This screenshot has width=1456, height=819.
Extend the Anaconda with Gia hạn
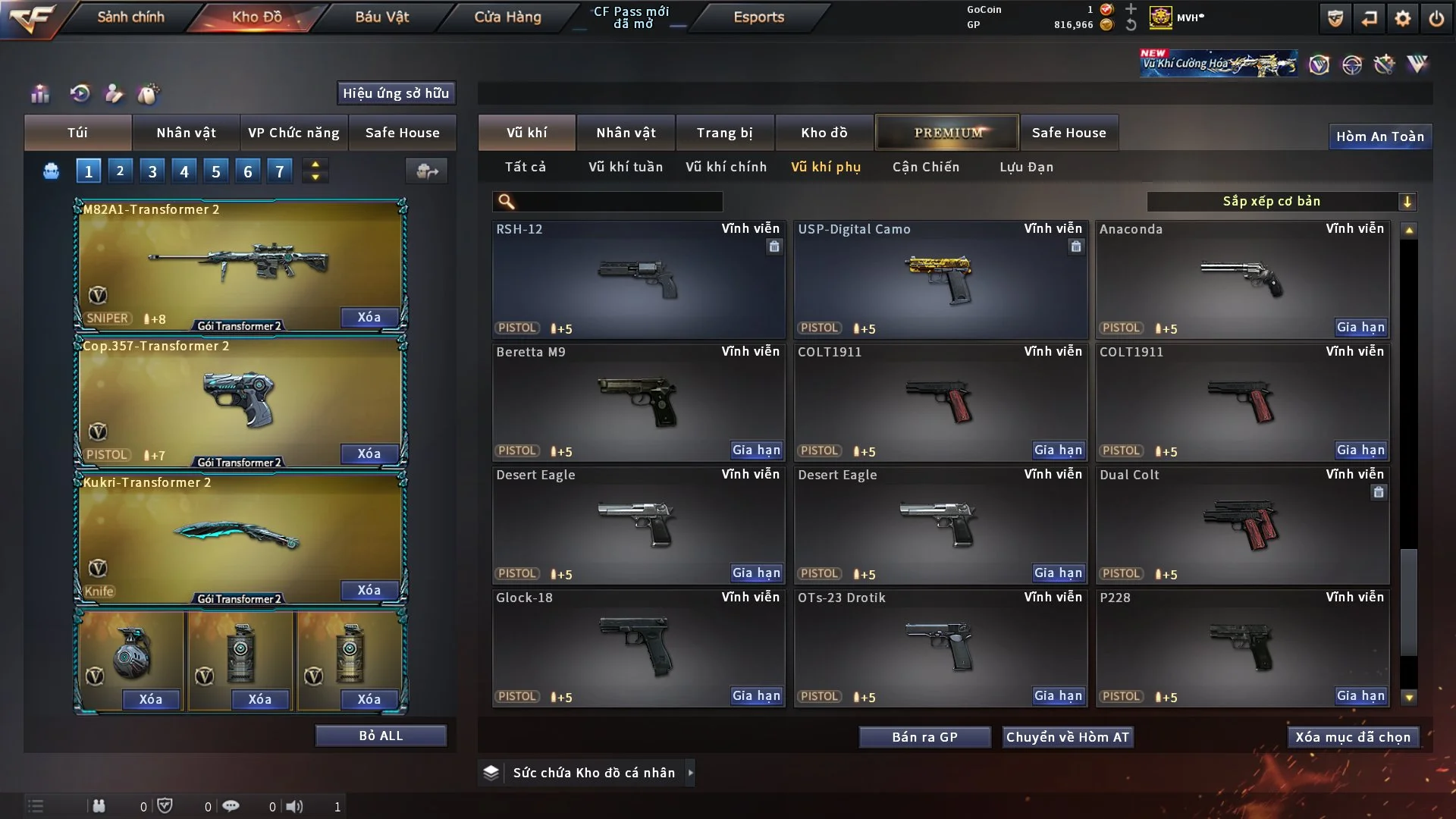(x=1360, y=328)
